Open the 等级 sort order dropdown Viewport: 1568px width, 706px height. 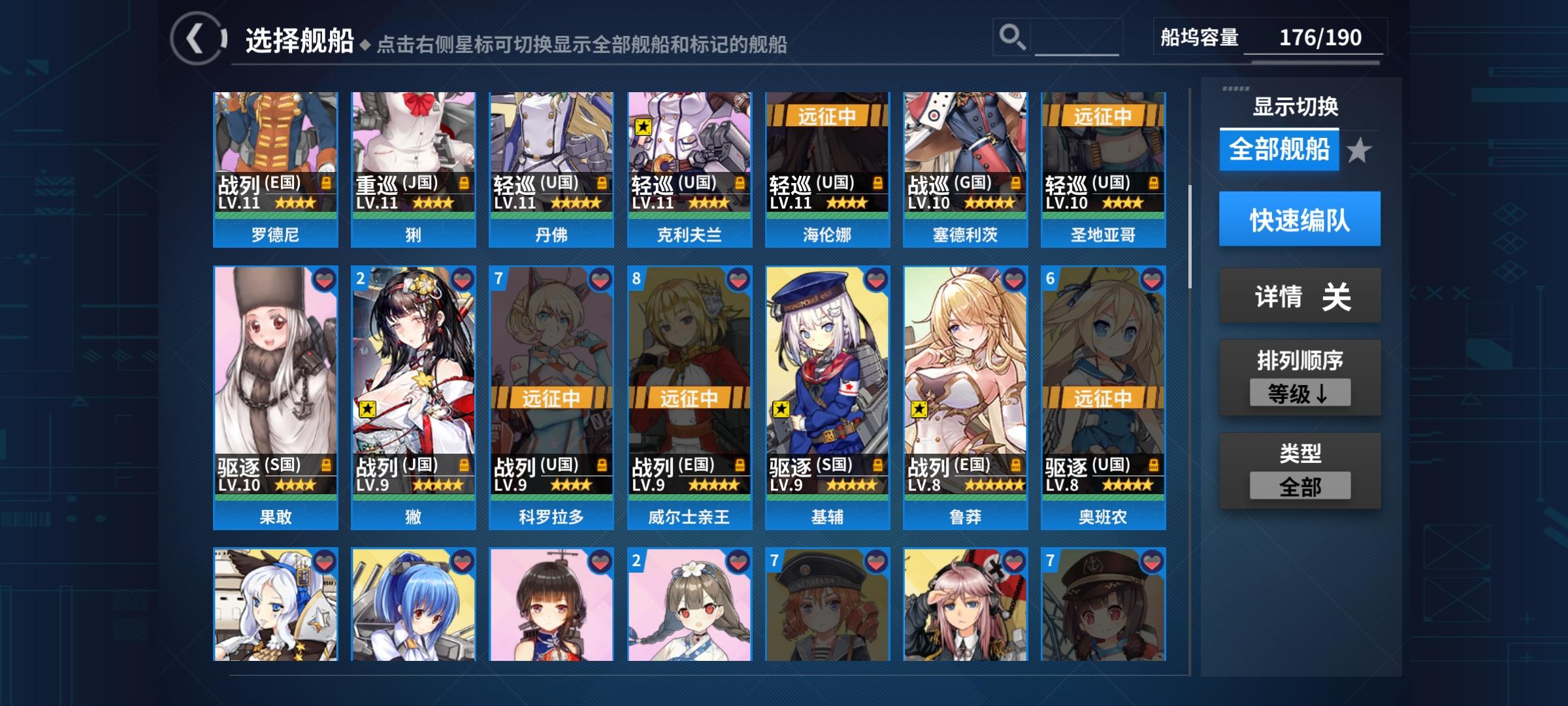1299,393
